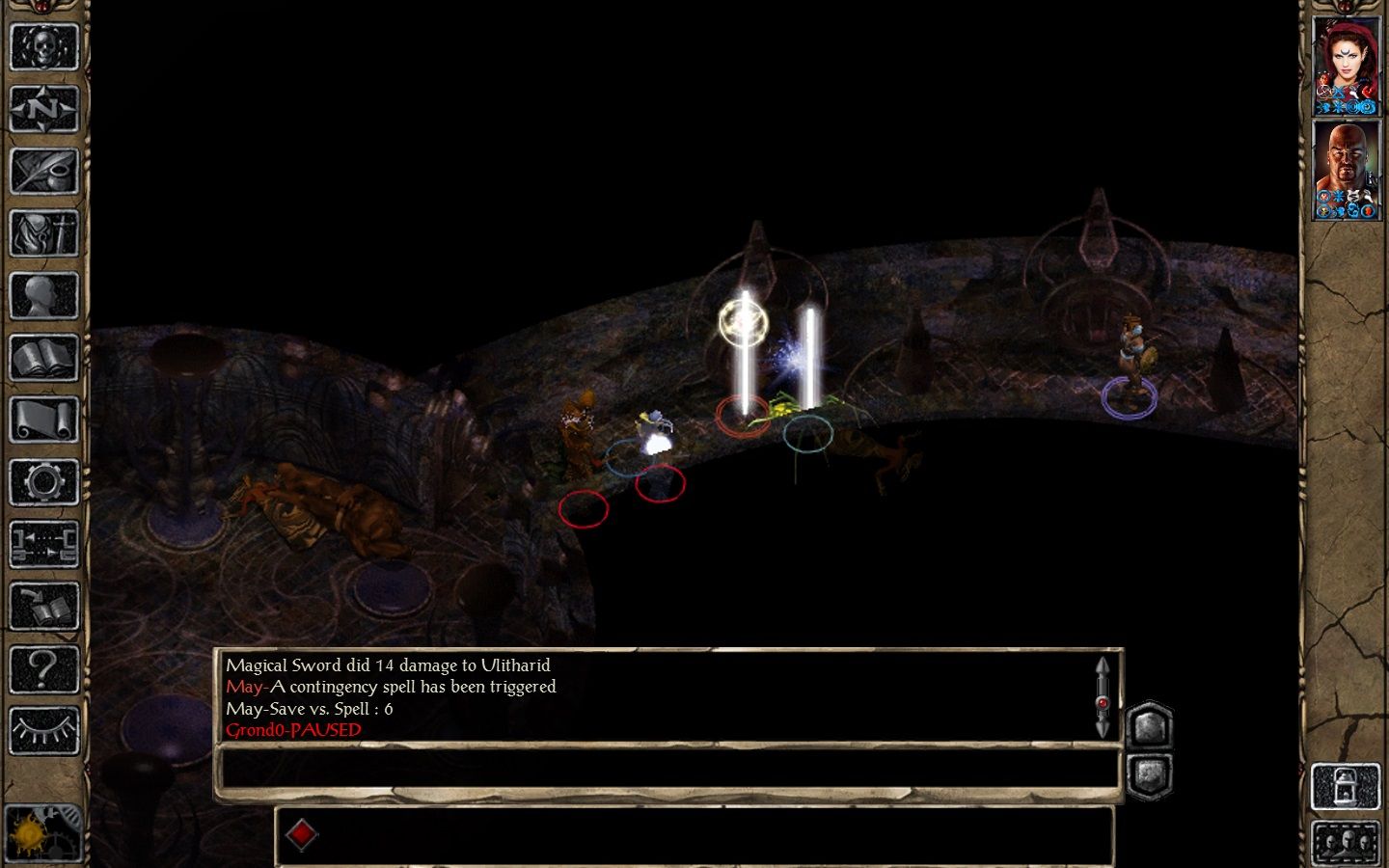Click the red diamond gem in bottom bar
Viewport: 1389px width, 868px height.
pos(301,834)
